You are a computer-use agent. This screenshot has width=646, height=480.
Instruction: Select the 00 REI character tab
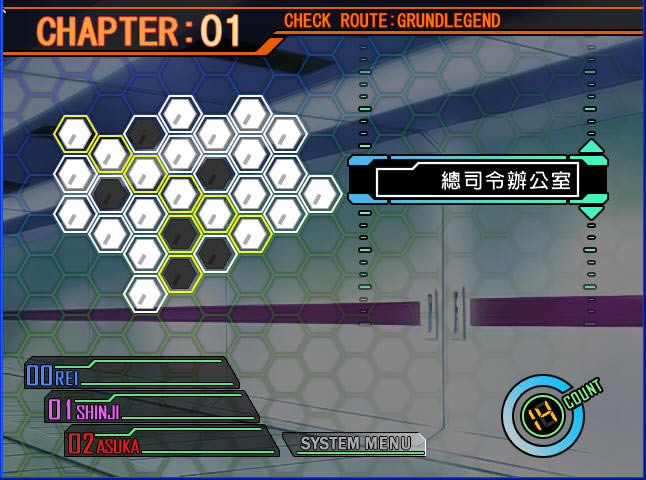tap(130, 375)
